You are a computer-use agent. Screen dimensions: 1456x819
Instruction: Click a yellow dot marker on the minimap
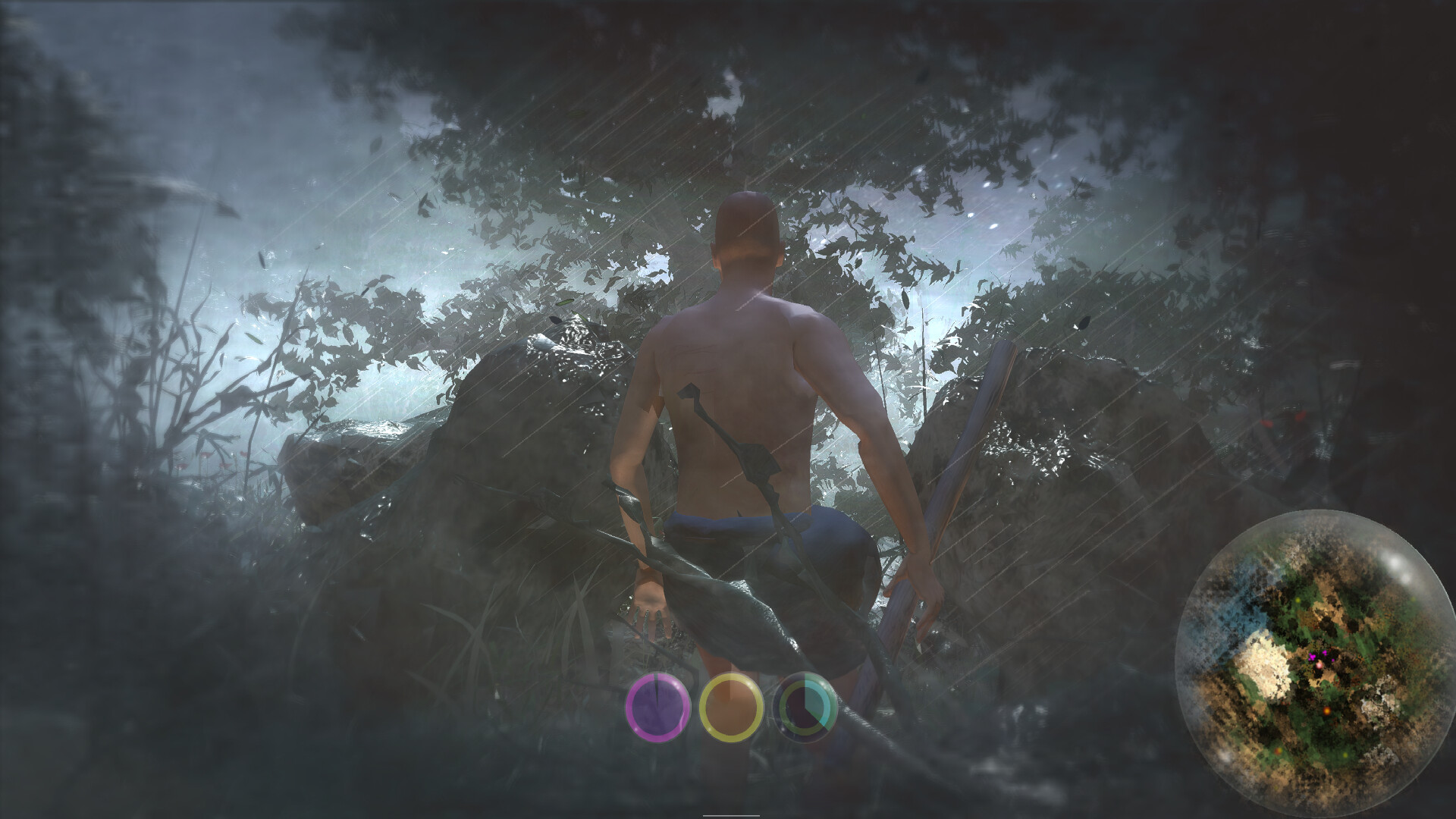click(1298, 600)
